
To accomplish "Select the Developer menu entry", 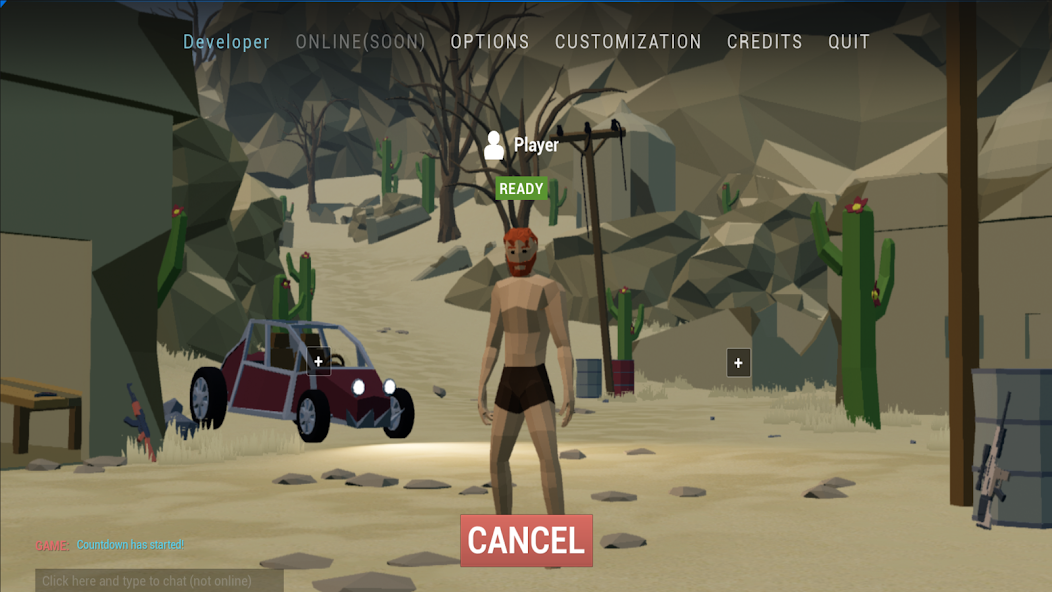I will (226, 42).
